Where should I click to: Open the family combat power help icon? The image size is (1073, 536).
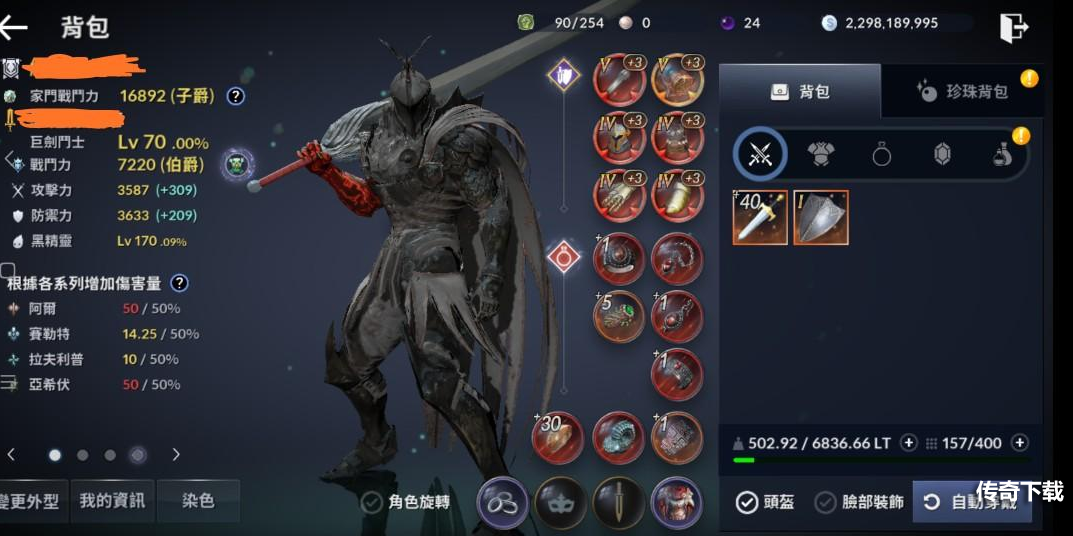point(235,96)
